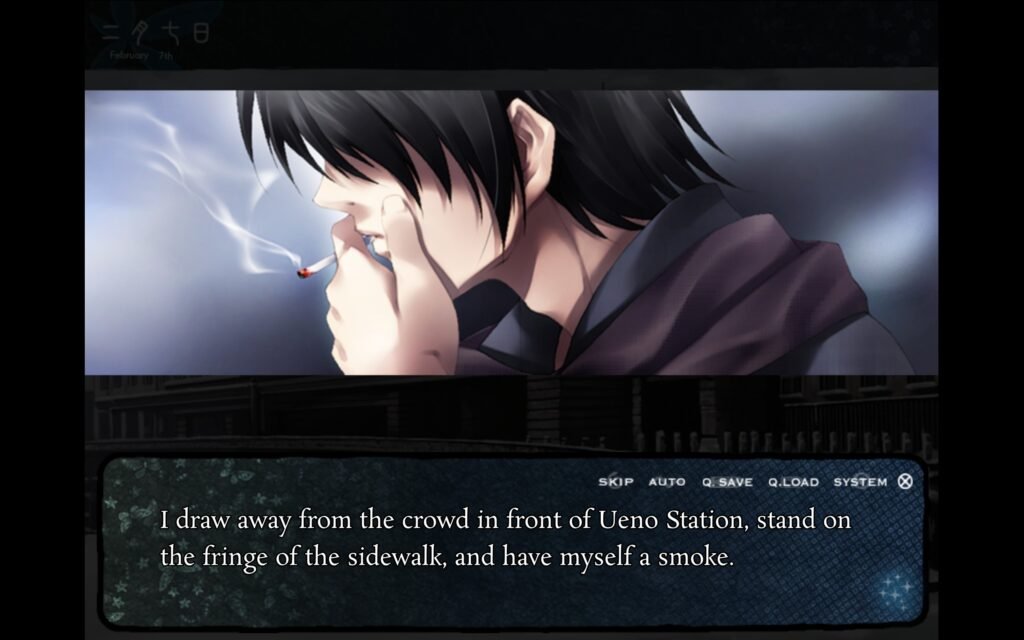1024x640 pixels.
Task: Quick save with Q.SAVE
Action: 727,482
